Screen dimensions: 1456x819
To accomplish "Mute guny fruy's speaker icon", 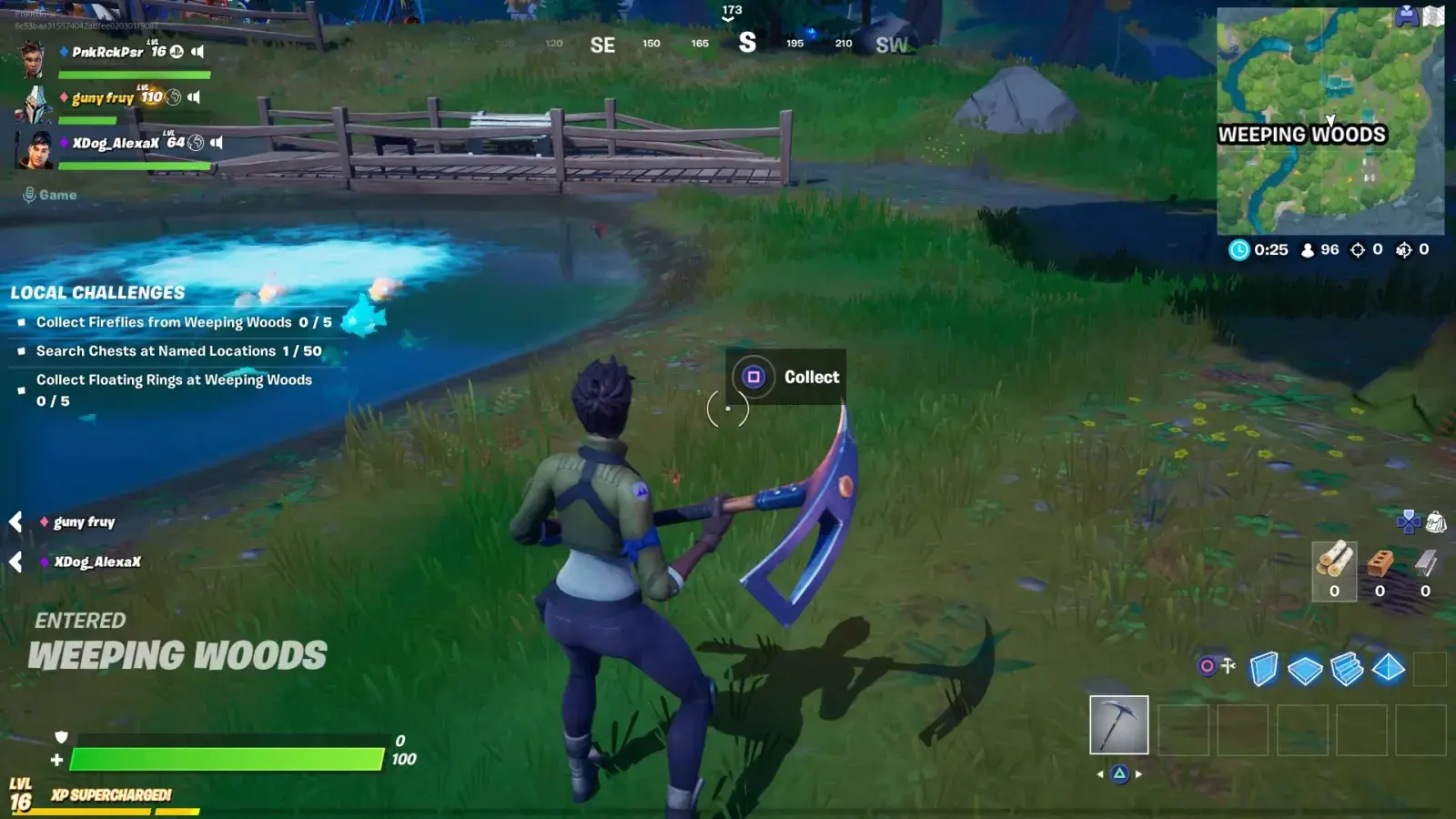I will click(x=195, y=97).
